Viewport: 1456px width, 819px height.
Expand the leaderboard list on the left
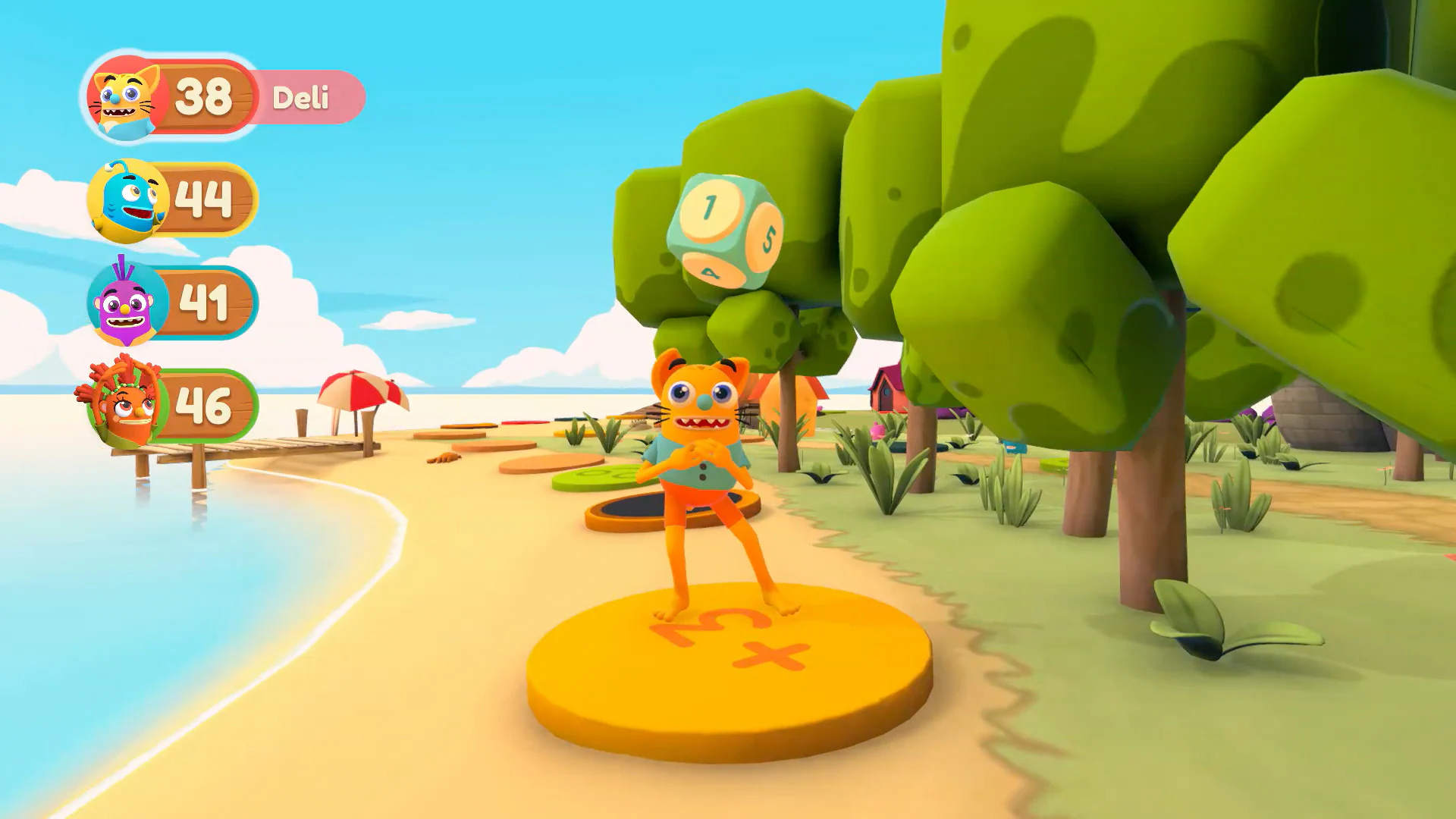pos(174,250)
